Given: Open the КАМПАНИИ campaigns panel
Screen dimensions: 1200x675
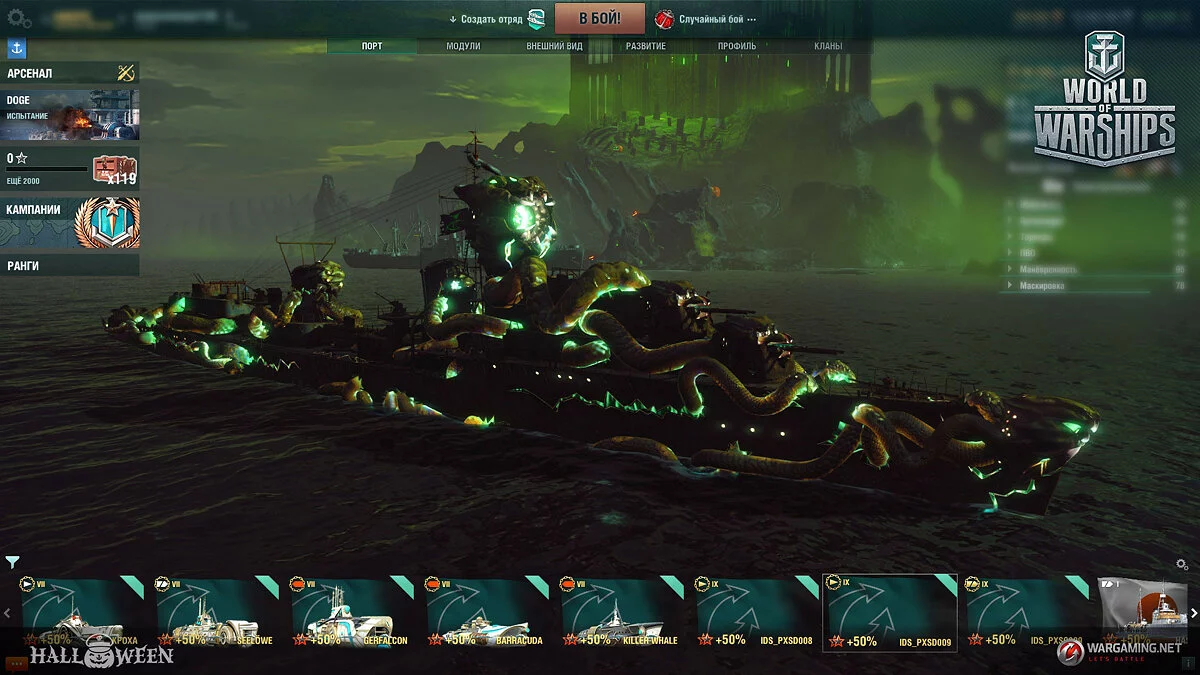Looking at the screenshot, I should point(70,222).
